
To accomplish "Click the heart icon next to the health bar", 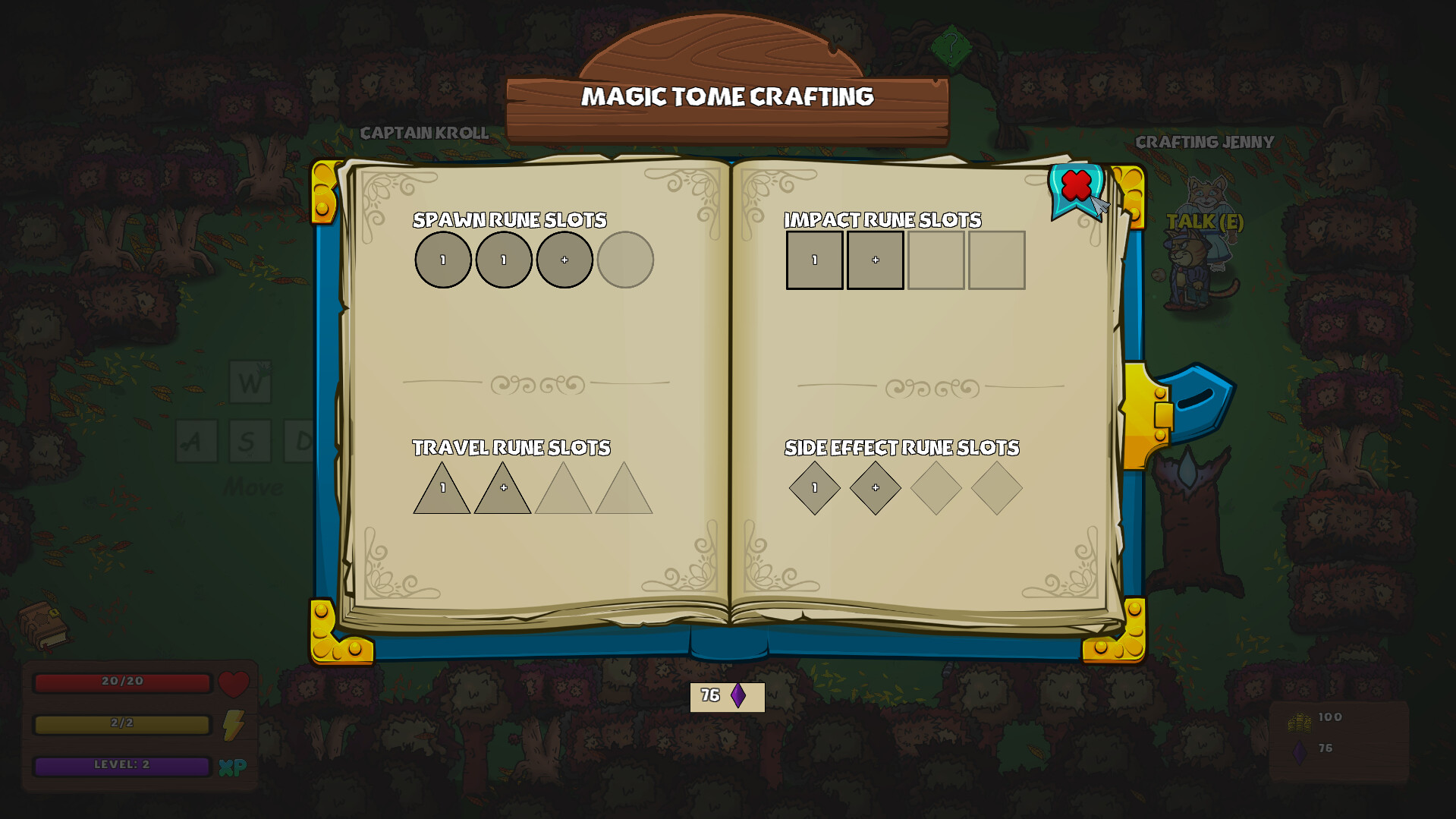I will tap(234, 684).
